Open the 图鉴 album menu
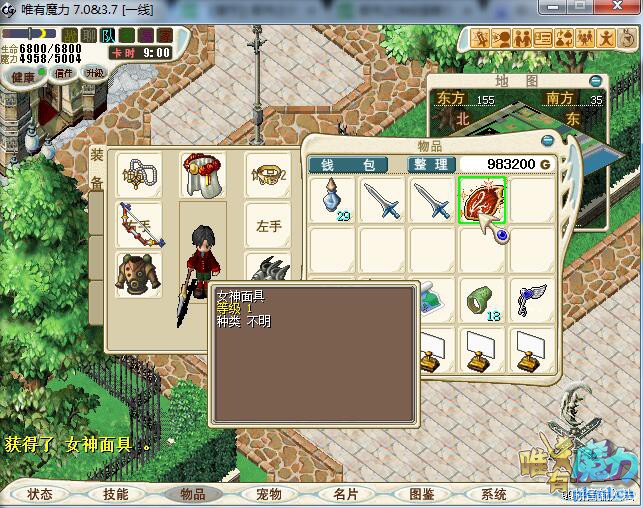This screenshot has width=643, height=508. tap(421, 494)
